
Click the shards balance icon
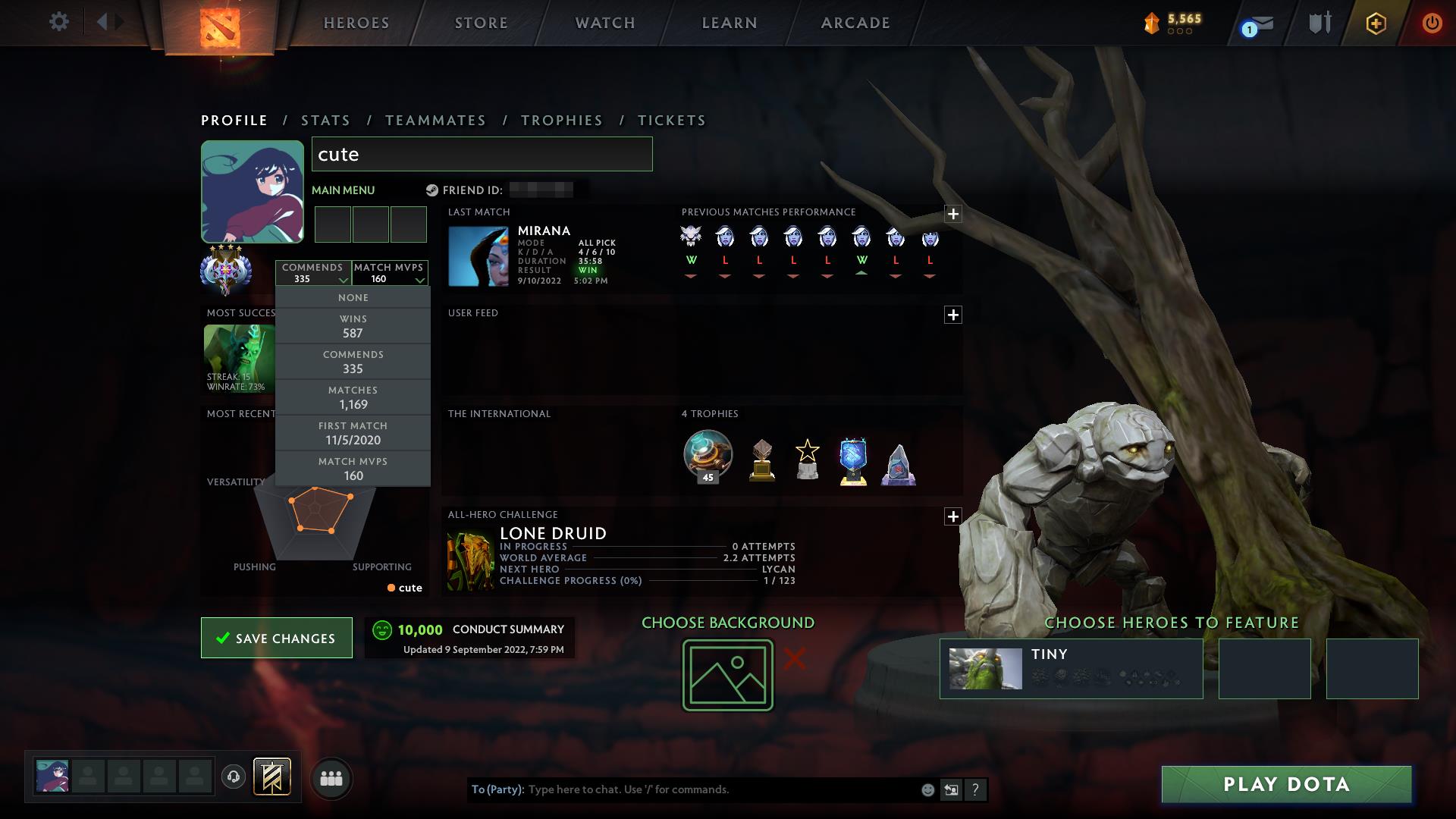(x=1150, y=22)
